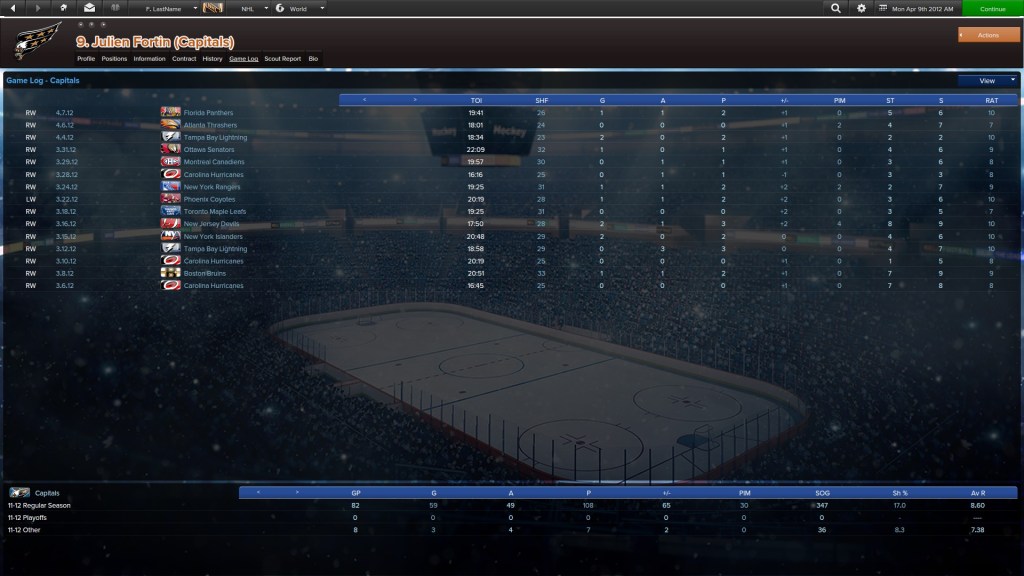Open the View dropdown for the game log
This screenshot has height=576, width=1024.
tap(987, 80)
